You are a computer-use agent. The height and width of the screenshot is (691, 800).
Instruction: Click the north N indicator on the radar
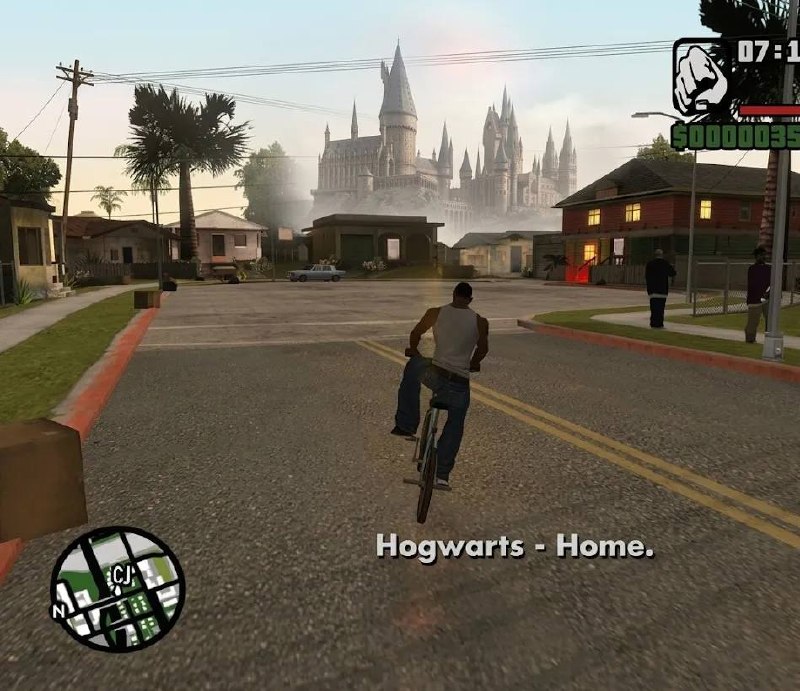pos(59,608)
